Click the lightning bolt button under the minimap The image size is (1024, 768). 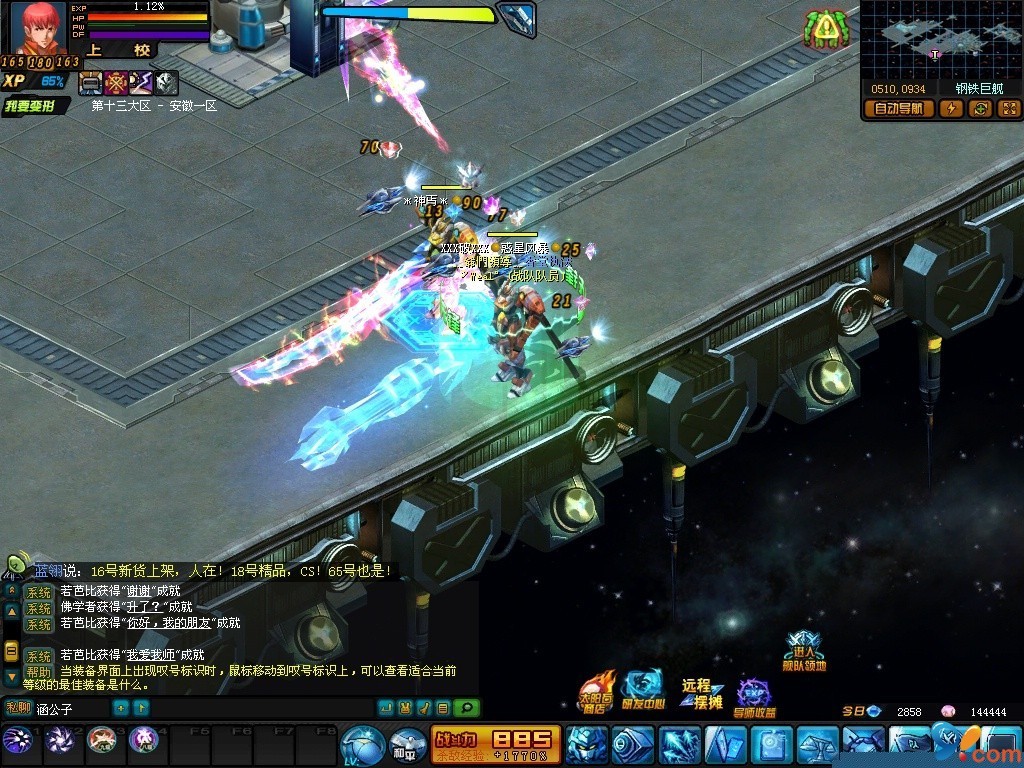pos(950,109)
